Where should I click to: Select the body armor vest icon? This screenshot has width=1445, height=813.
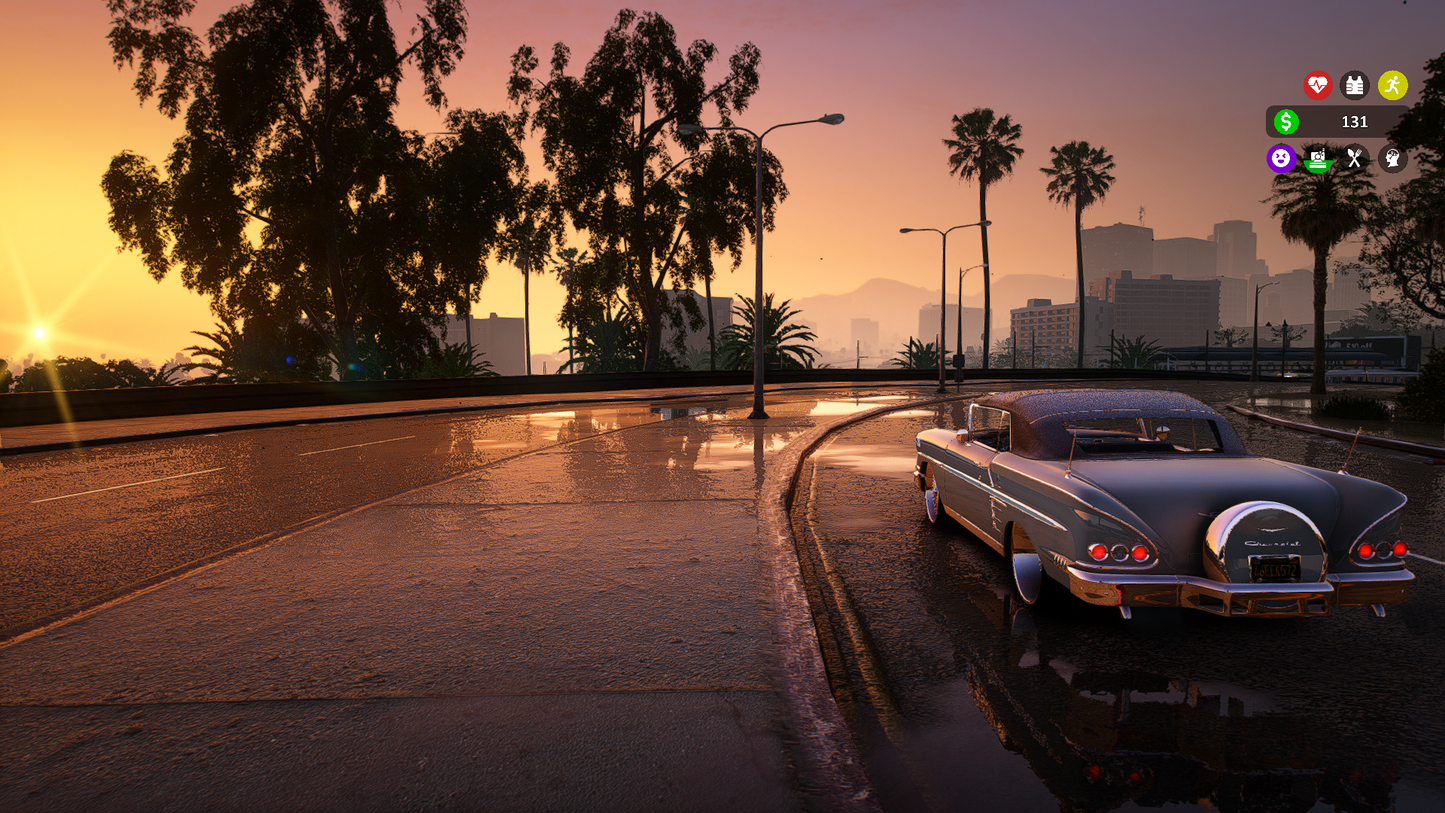(1354, 85)
